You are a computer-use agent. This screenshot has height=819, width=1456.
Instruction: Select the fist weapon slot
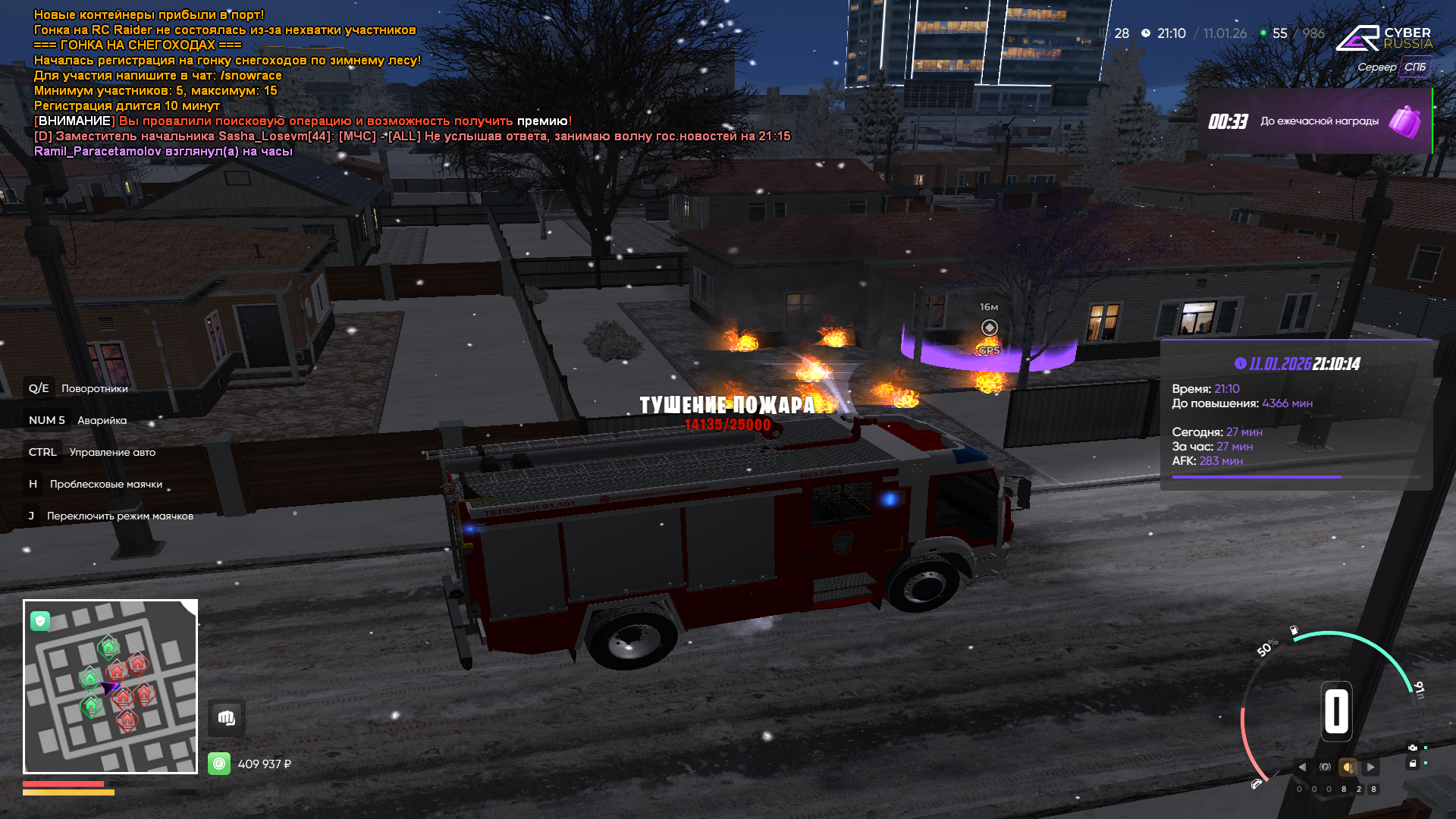pyautogui.click(x=226, y=717)
